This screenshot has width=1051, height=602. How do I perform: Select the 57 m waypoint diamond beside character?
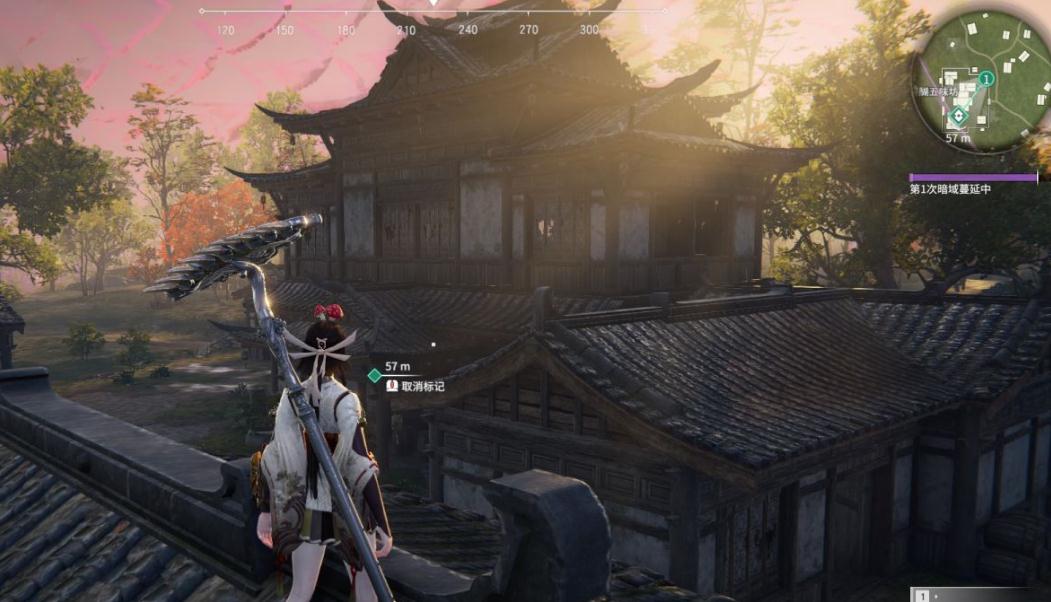[x=374, y=376]
